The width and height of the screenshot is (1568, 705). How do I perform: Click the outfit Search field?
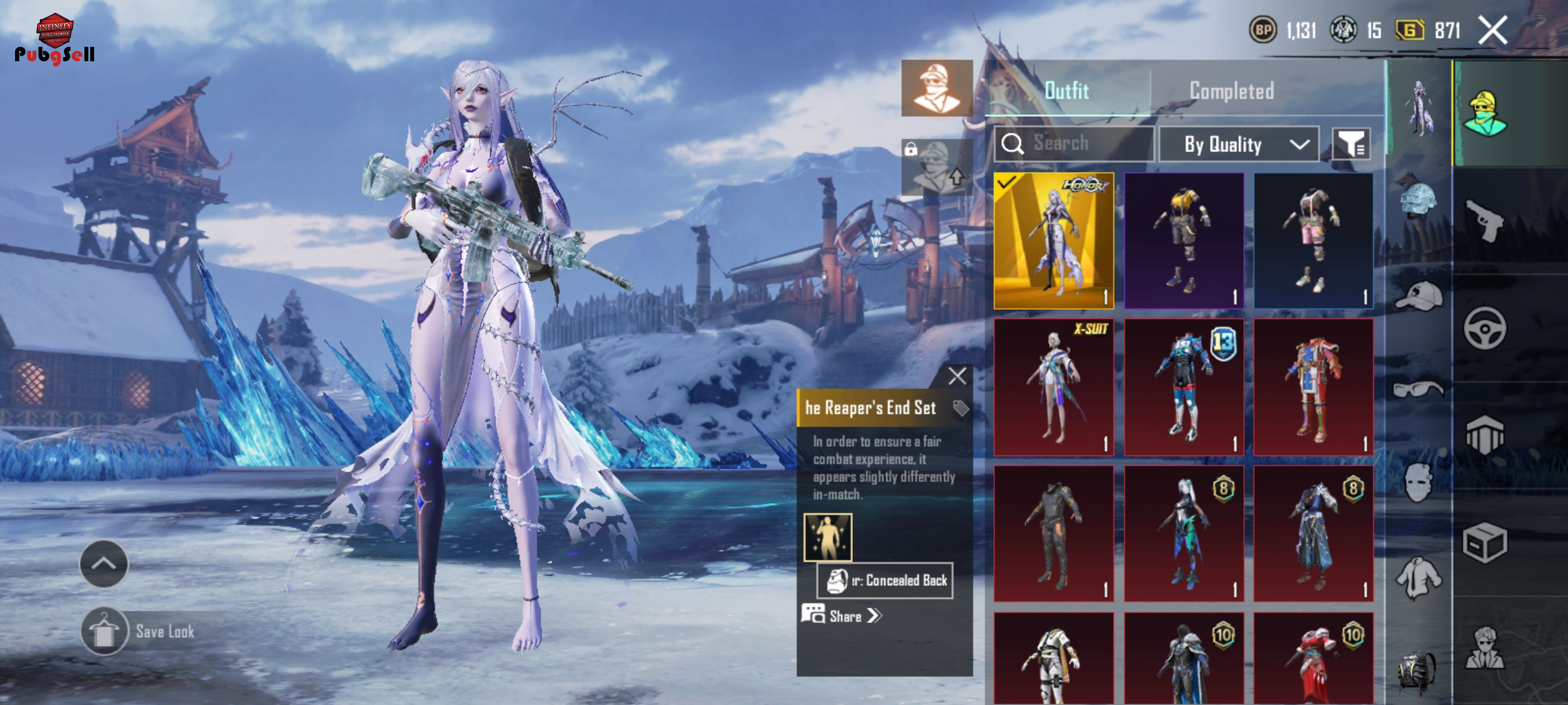[1074, 143]
